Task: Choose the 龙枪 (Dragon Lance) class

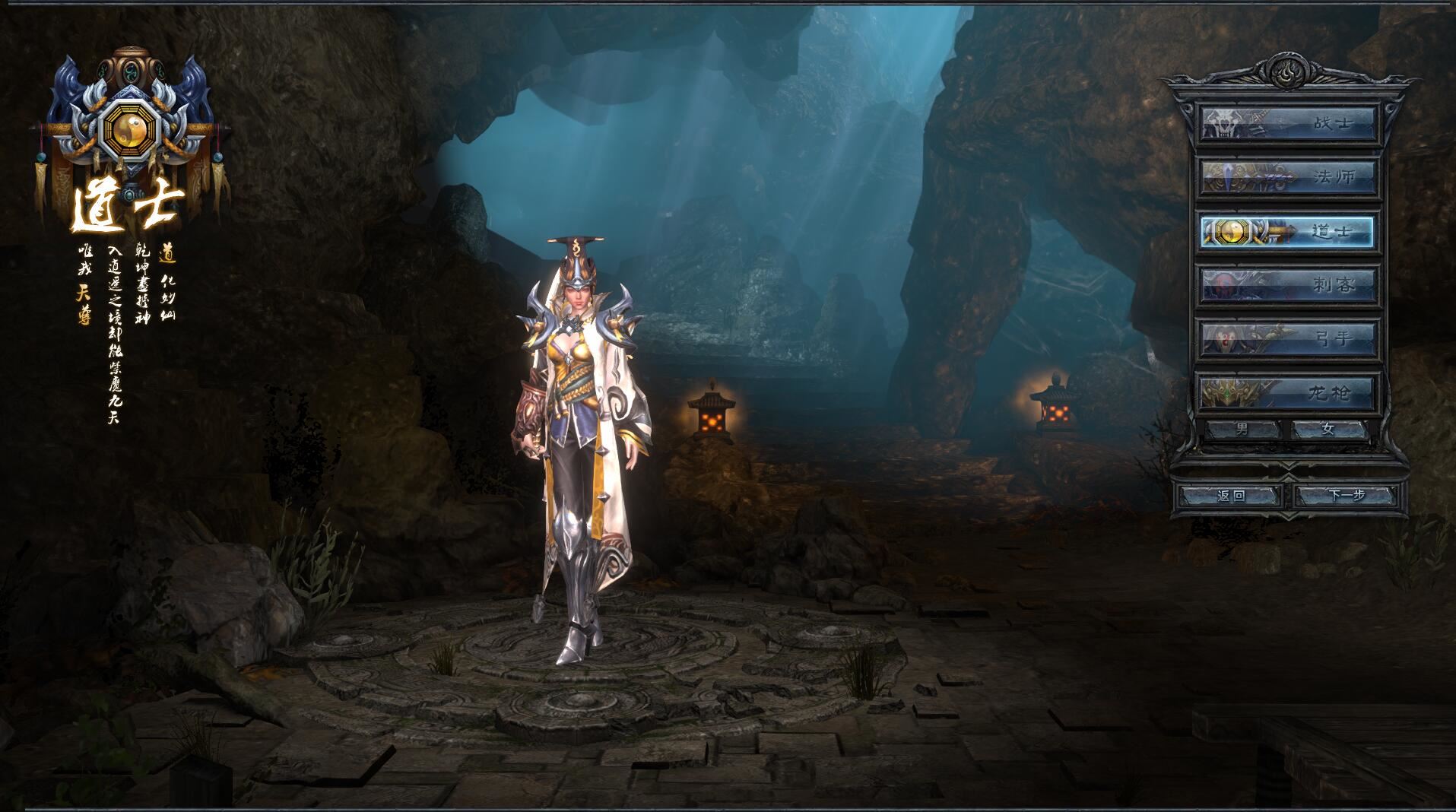Action: (x=1289, y=392)
